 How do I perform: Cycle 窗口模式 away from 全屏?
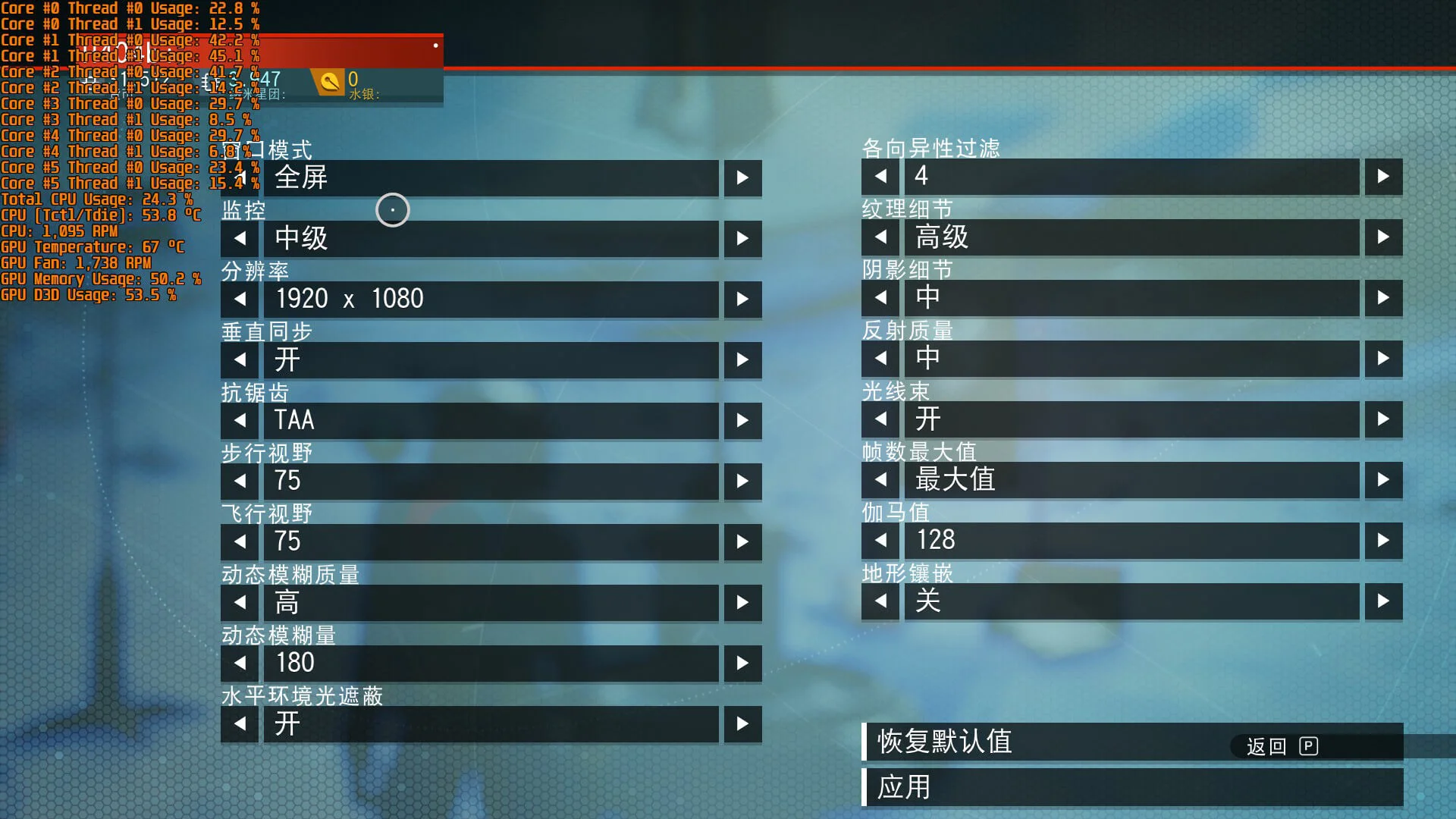tap(742, 177)
